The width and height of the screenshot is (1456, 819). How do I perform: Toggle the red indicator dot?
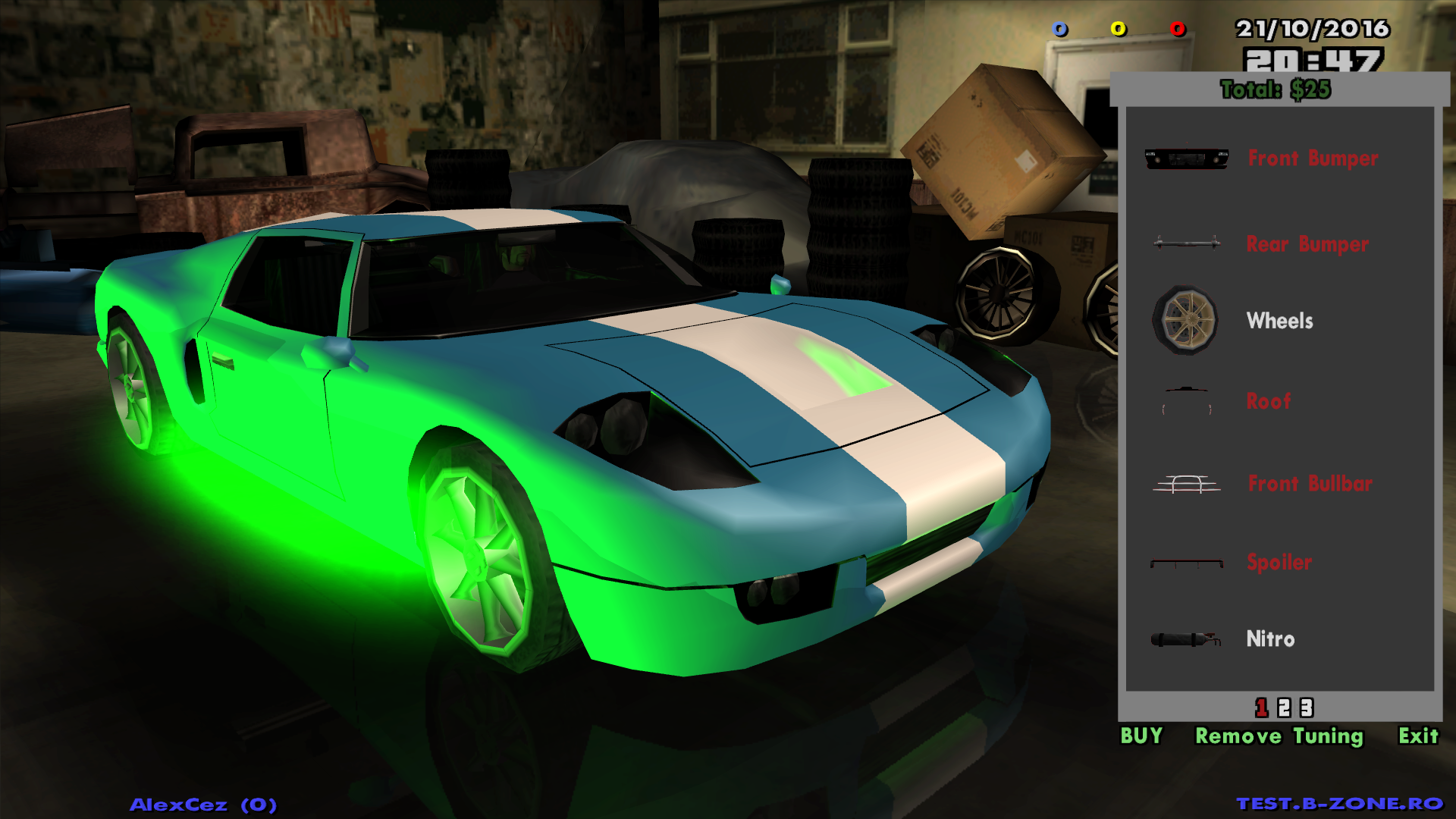coord(1178,30)
